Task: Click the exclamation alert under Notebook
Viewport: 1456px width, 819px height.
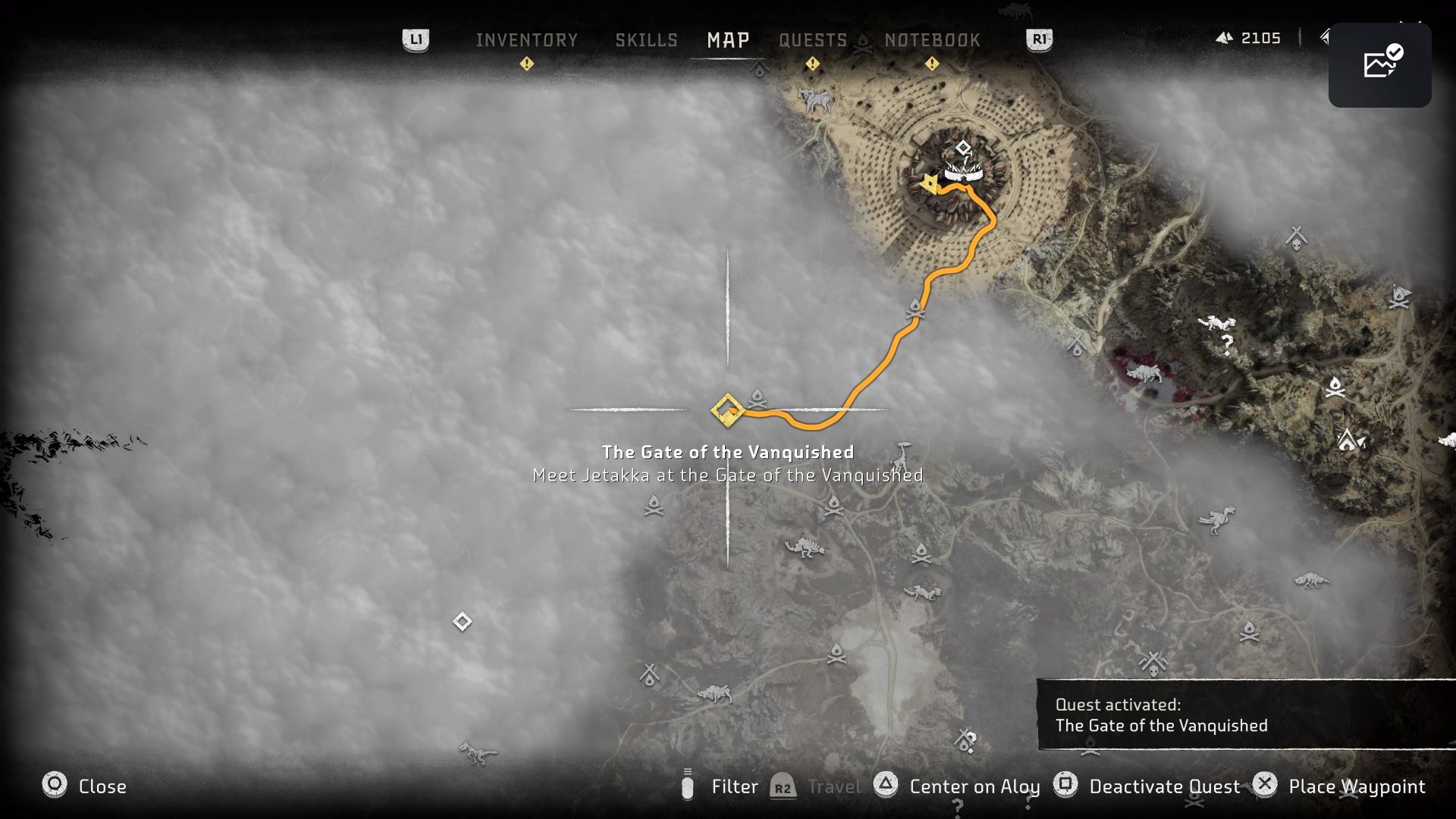Action: (933, 64)
